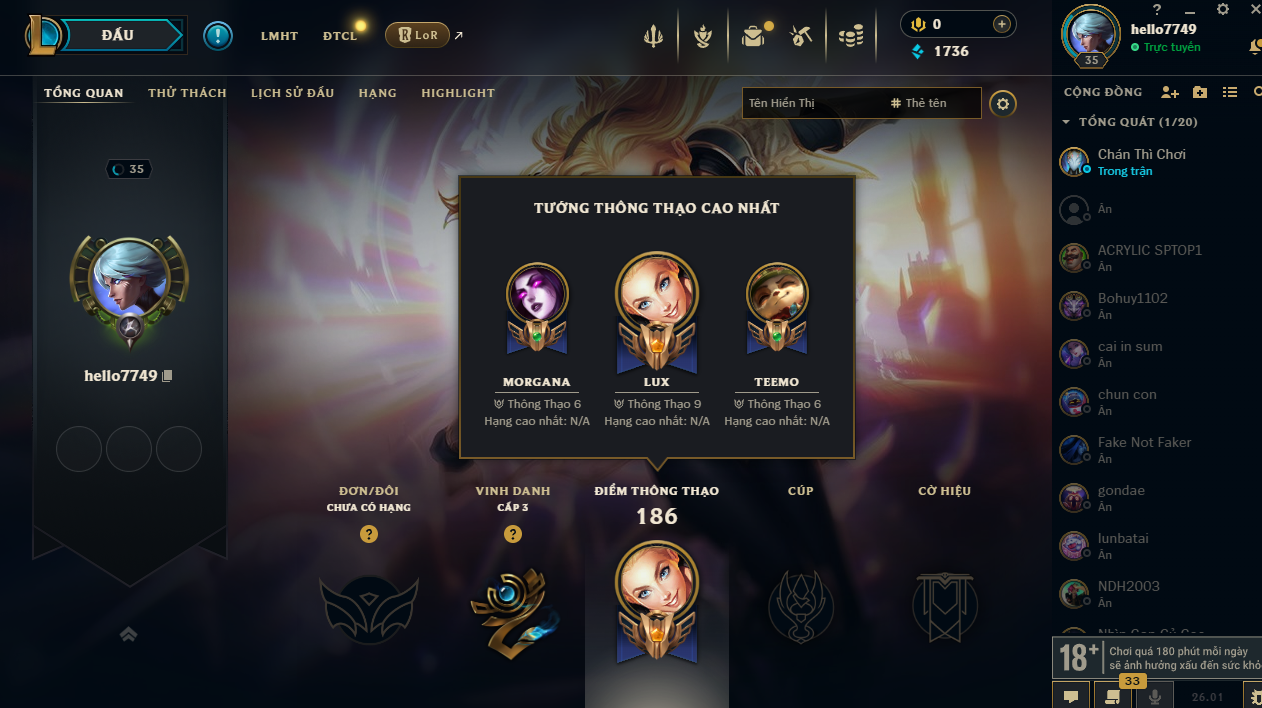Switch to the HẠNG tab
Viewport: 1262px width, 708px height.
pyautogui.click(x=377, y=93)
